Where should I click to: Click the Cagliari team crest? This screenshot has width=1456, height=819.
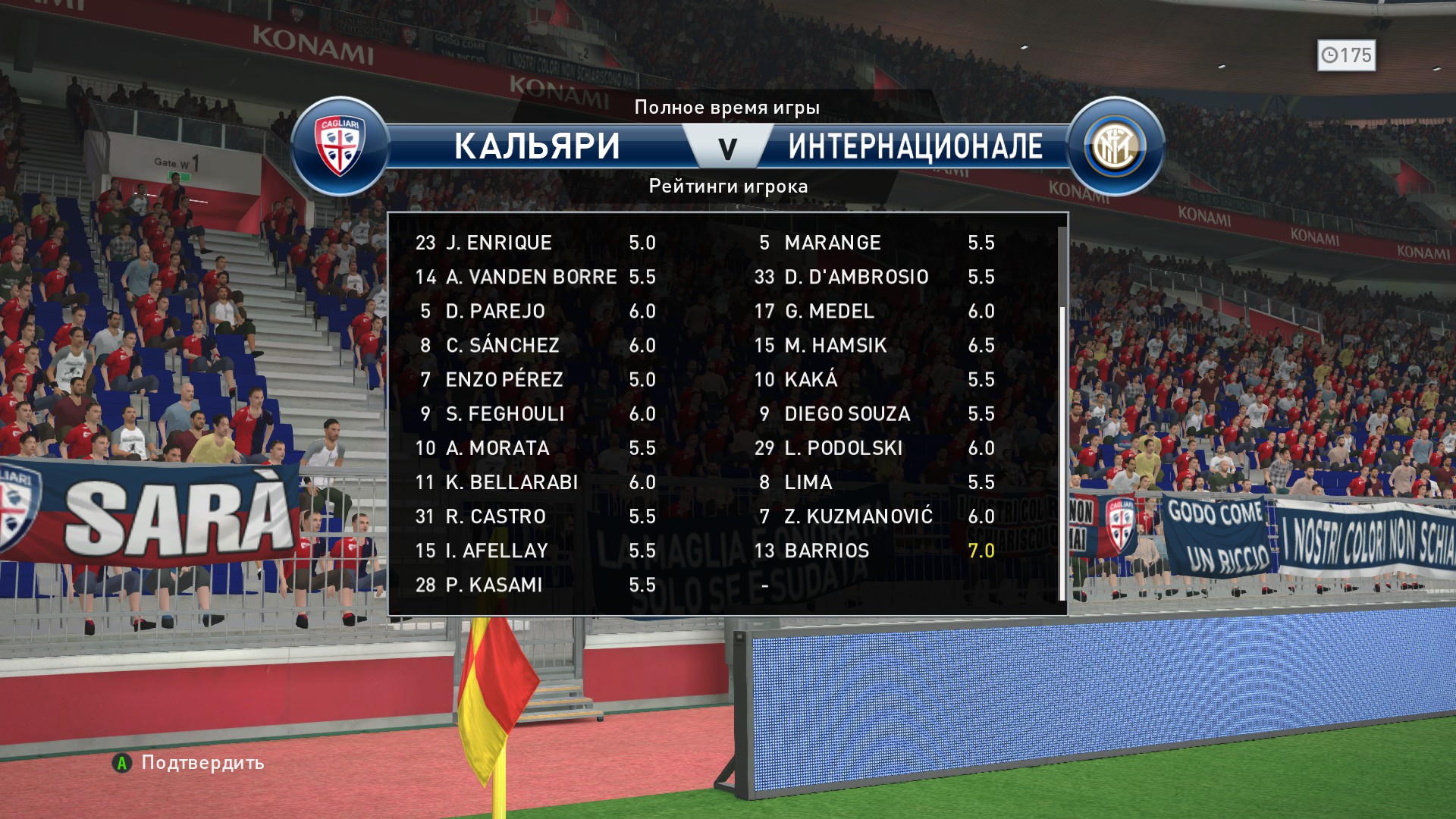[340, 146]
